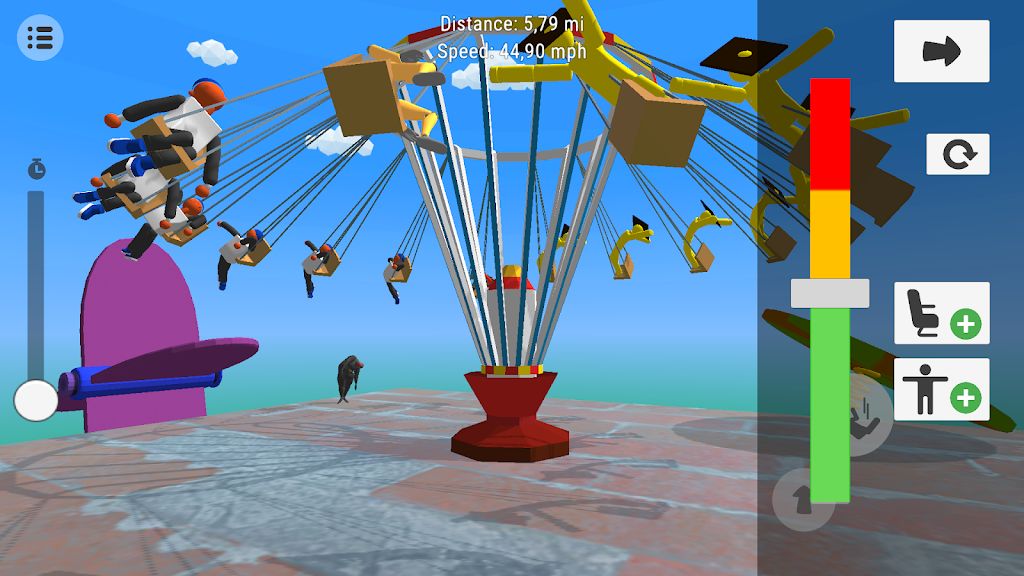Click the right-pointing arrow button
The height and width of the screenshot is (576, 1024).
pos(941,51)
